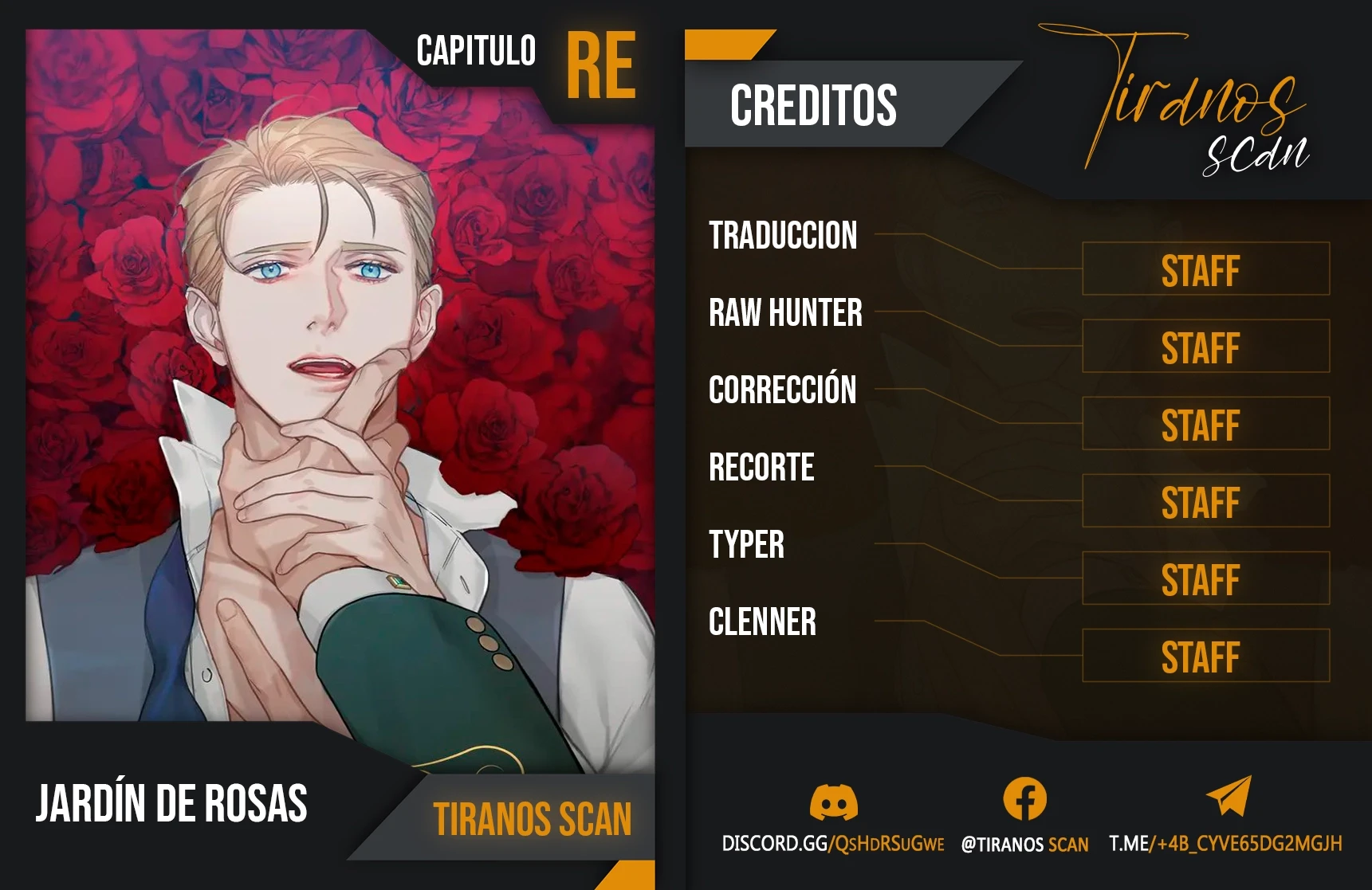Select the Telegram paper plane icon
Viewport: 1372px width, 890px height.
point(1229,797)
